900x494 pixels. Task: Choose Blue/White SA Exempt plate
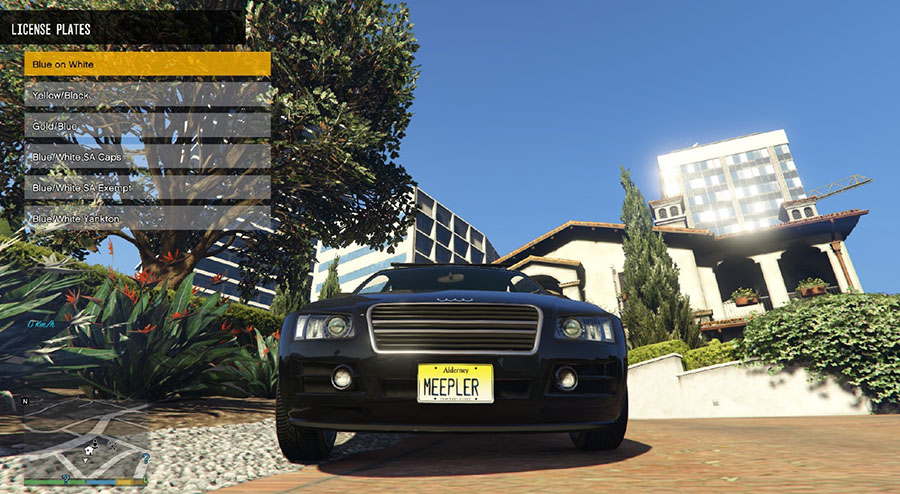pos(147,187)
